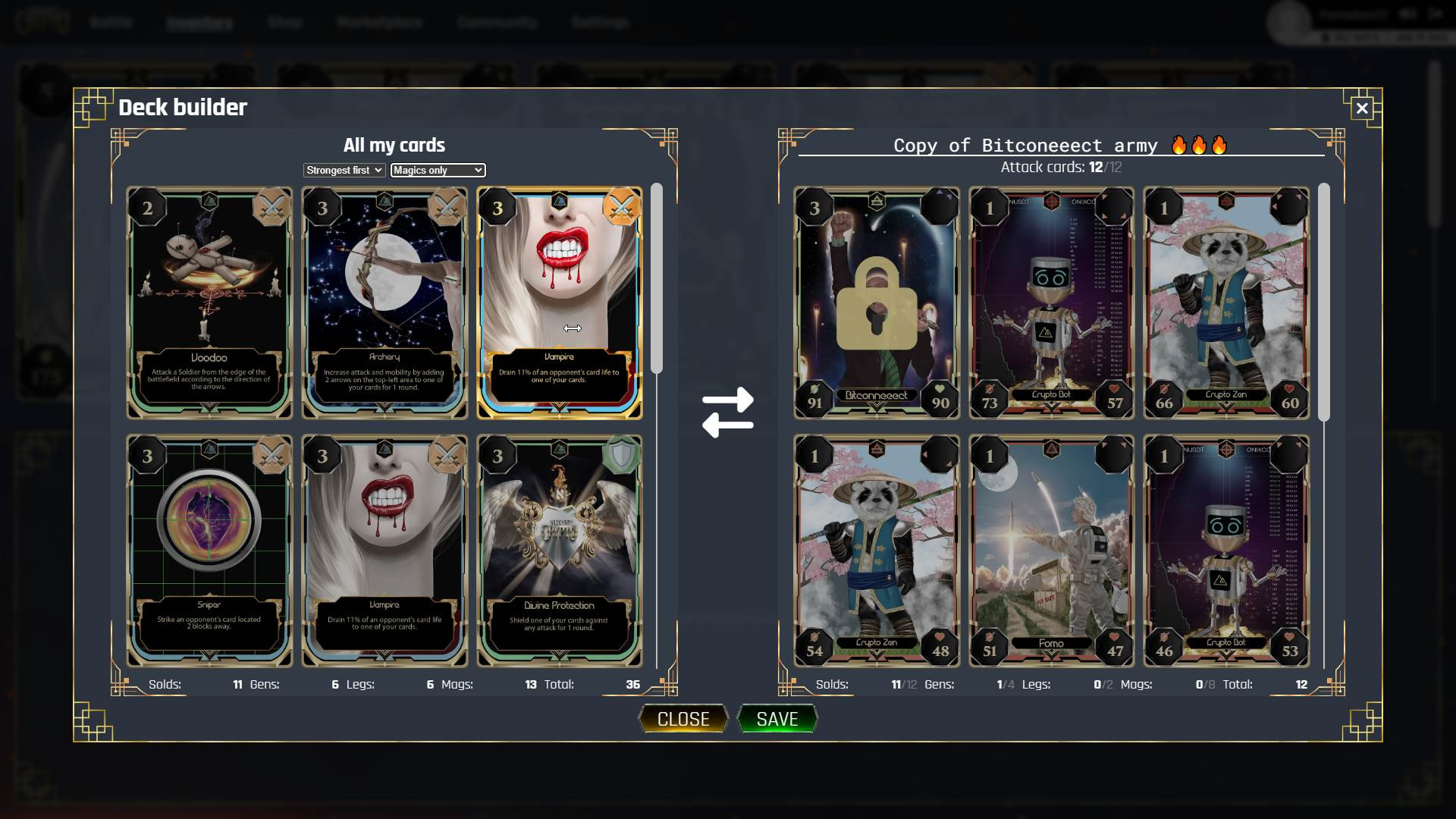Select the Divine Protection card

560,551
